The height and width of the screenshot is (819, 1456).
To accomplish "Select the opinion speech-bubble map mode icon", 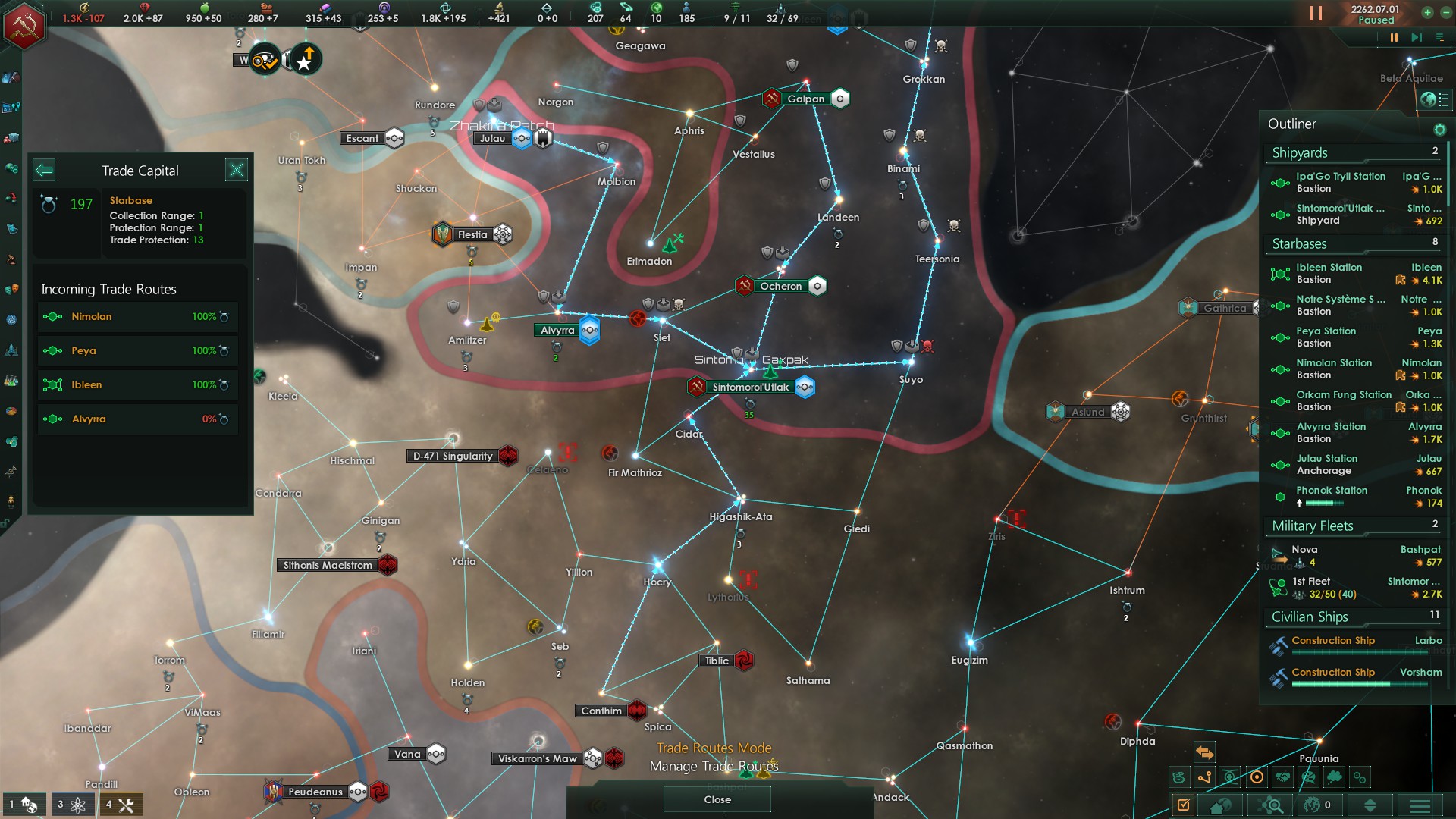I will coord(1307,777).
